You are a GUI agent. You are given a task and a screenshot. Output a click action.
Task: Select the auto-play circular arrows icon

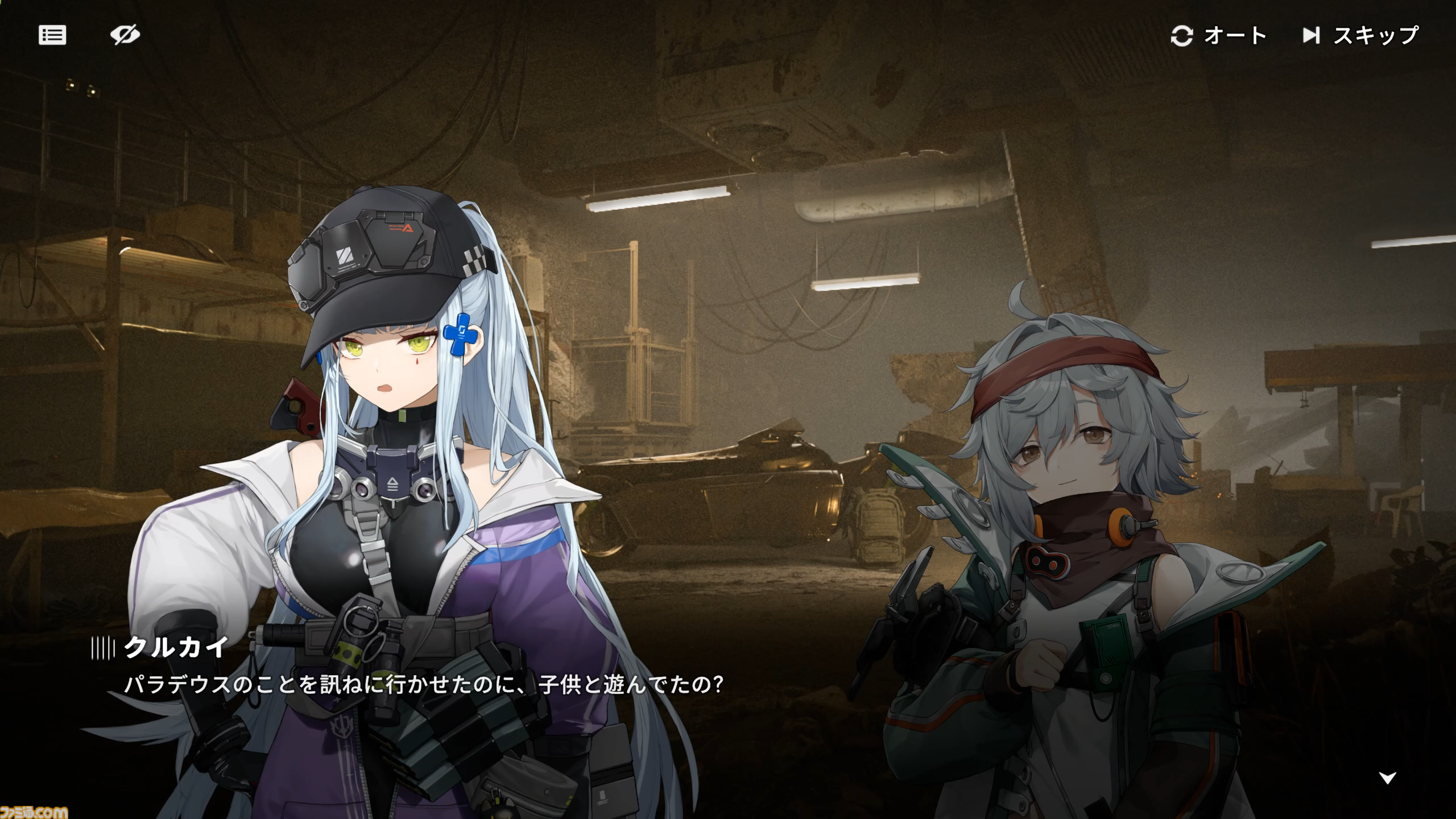click(1181, 36)
